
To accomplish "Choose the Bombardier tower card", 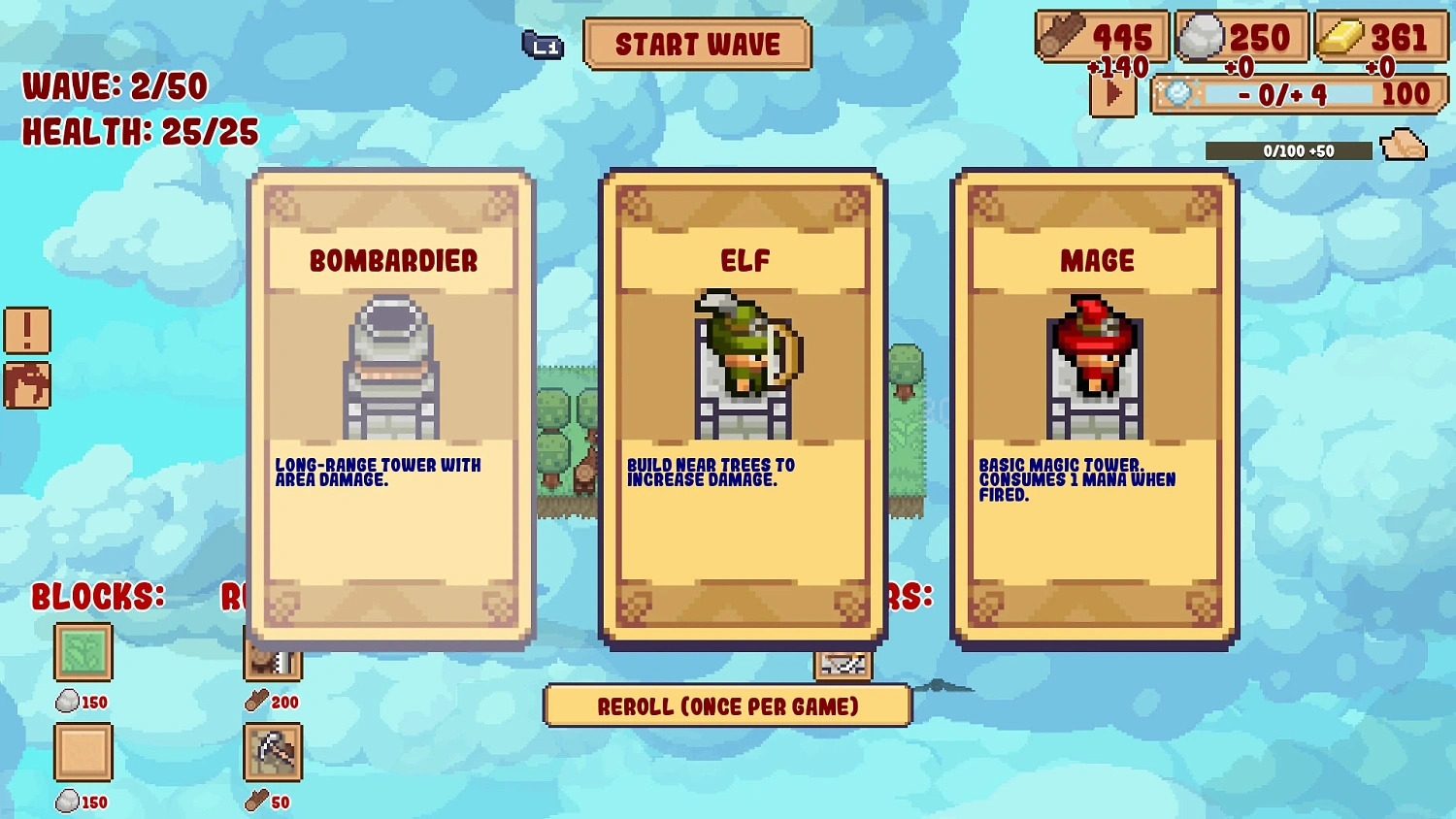I will 391,408.
